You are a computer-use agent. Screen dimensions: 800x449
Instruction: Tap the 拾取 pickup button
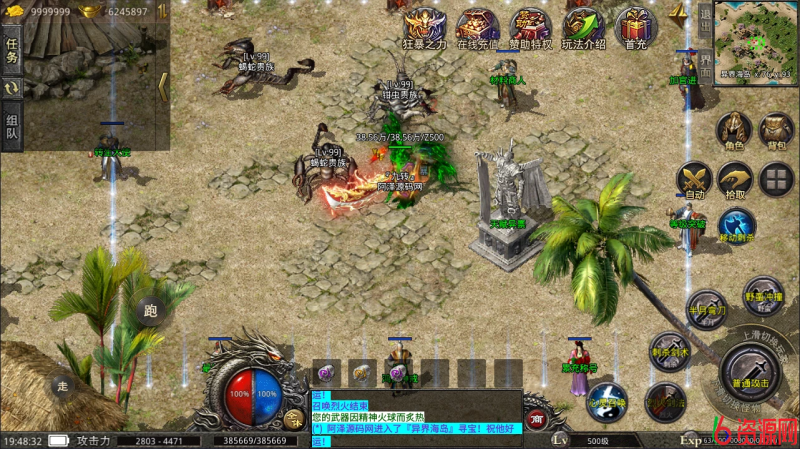[x=735, y=180]
